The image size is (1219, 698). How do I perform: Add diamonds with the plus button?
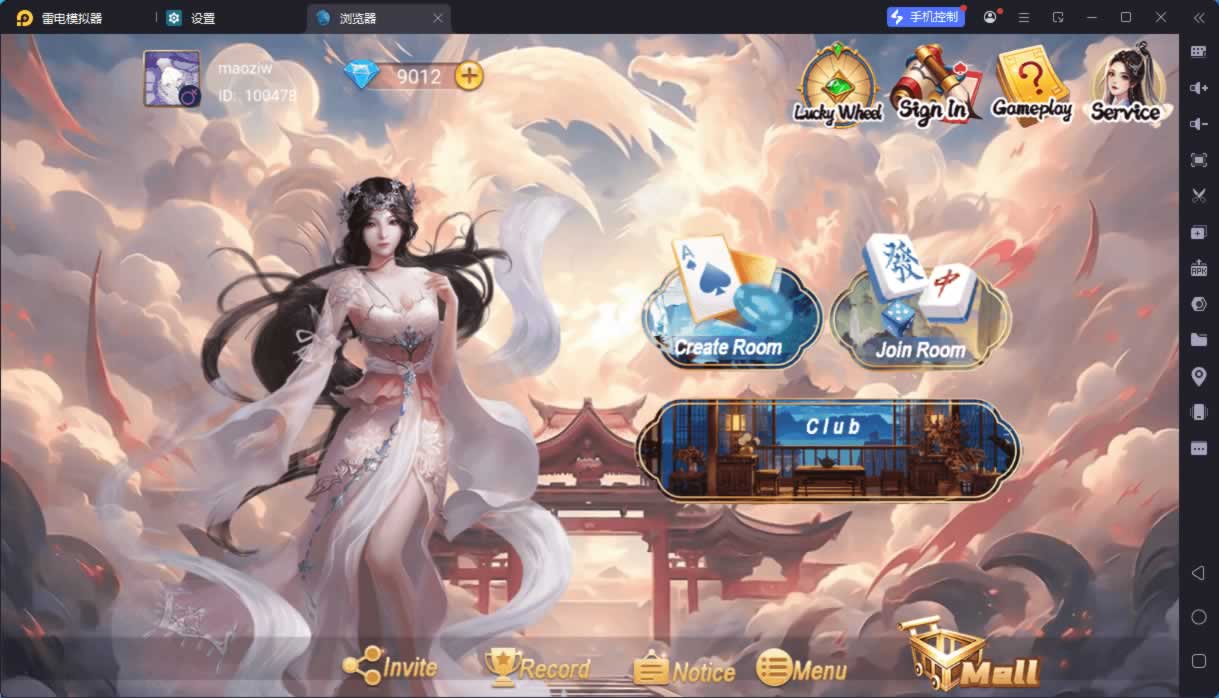click(468, 75)
